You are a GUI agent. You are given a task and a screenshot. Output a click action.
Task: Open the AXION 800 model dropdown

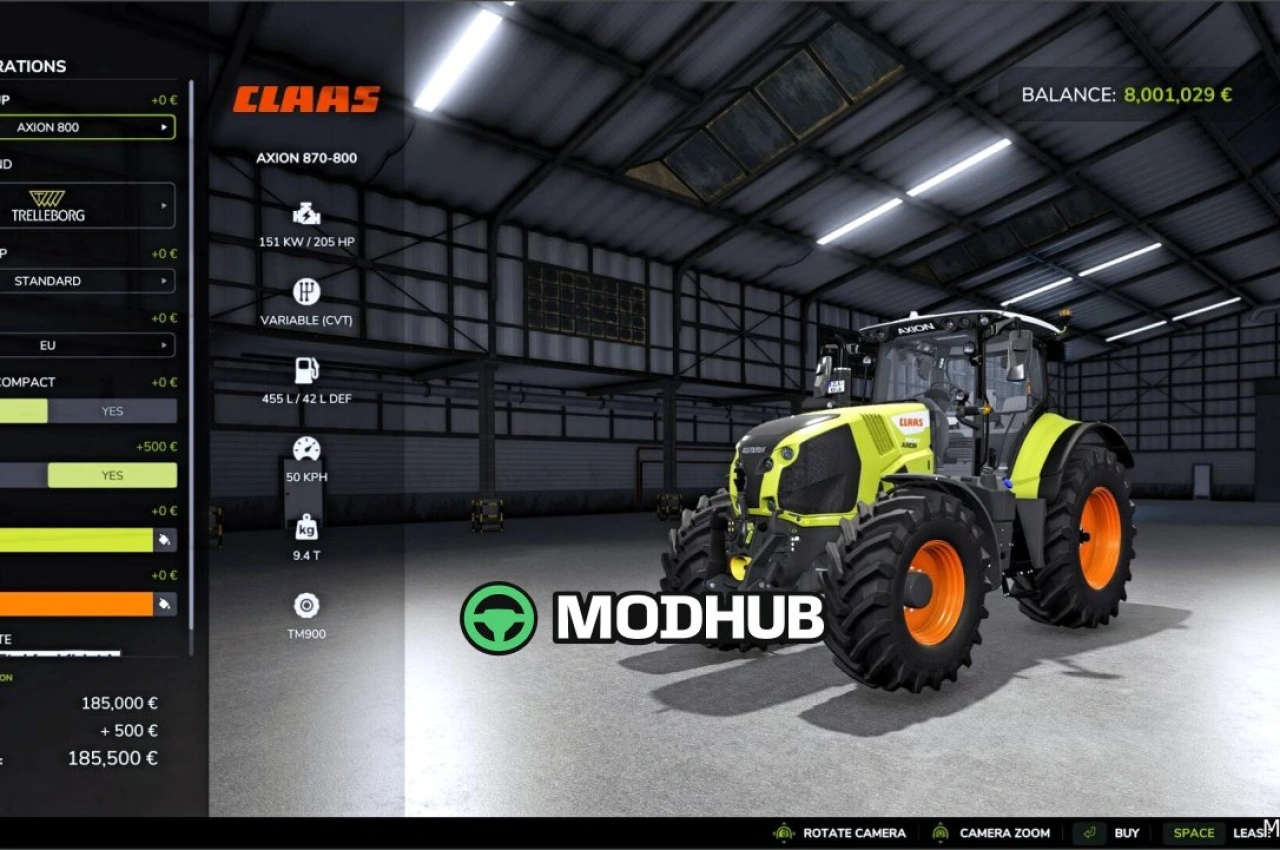[88, 127]
